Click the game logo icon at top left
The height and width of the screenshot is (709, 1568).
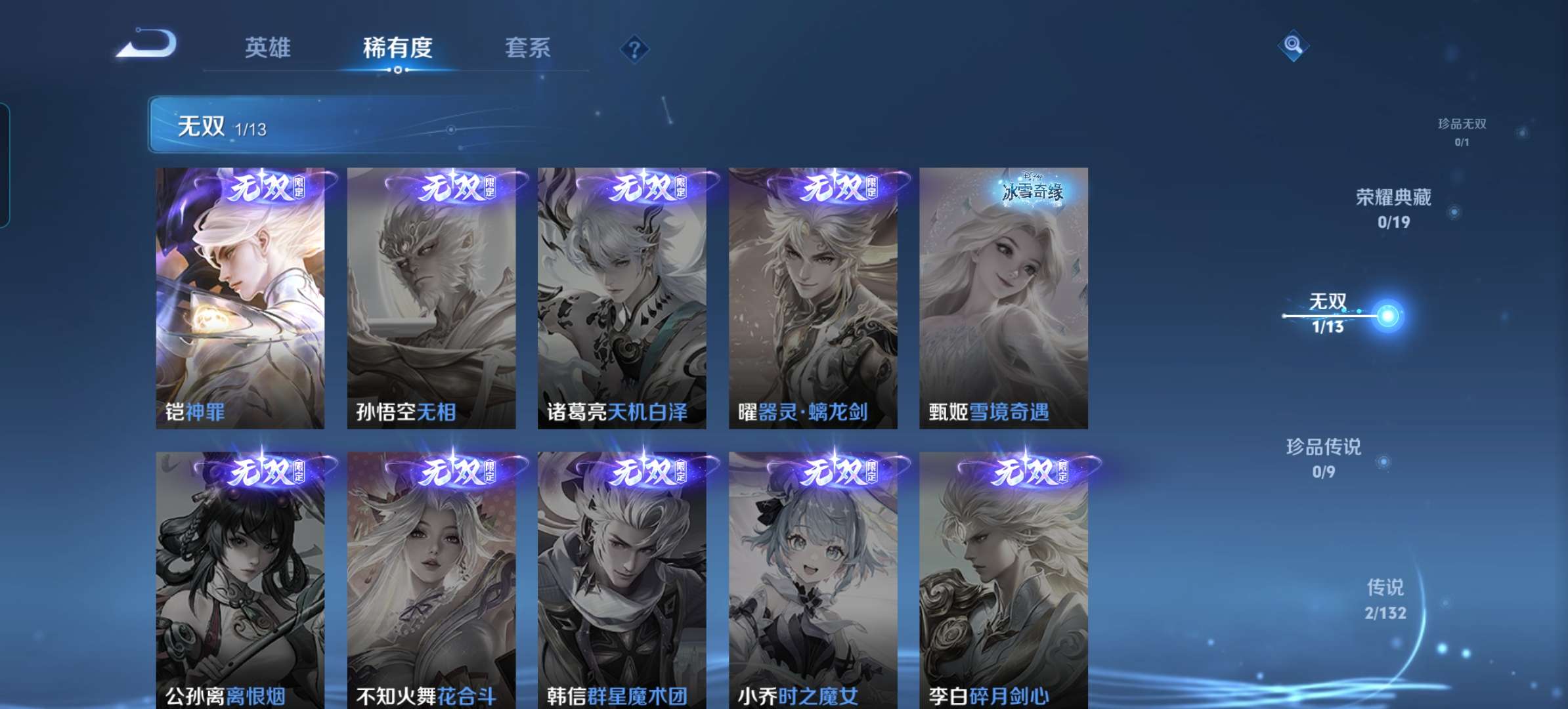click(146, 44)
